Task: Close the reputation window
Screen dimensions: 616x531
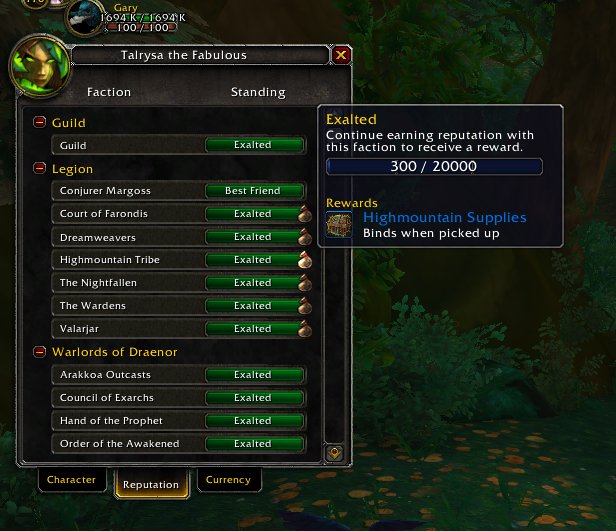Action: pyautogui.click(x=342, y=55)
